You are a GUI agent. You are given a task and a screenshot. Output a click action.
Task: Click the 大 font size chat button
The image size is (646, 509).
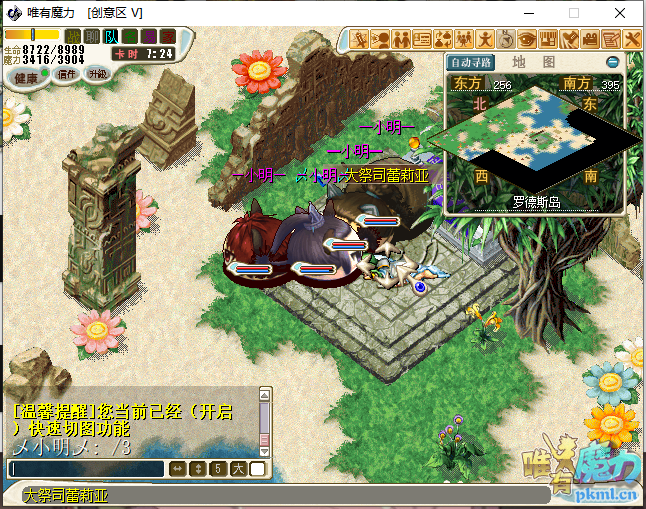click(x=238, y=468)
